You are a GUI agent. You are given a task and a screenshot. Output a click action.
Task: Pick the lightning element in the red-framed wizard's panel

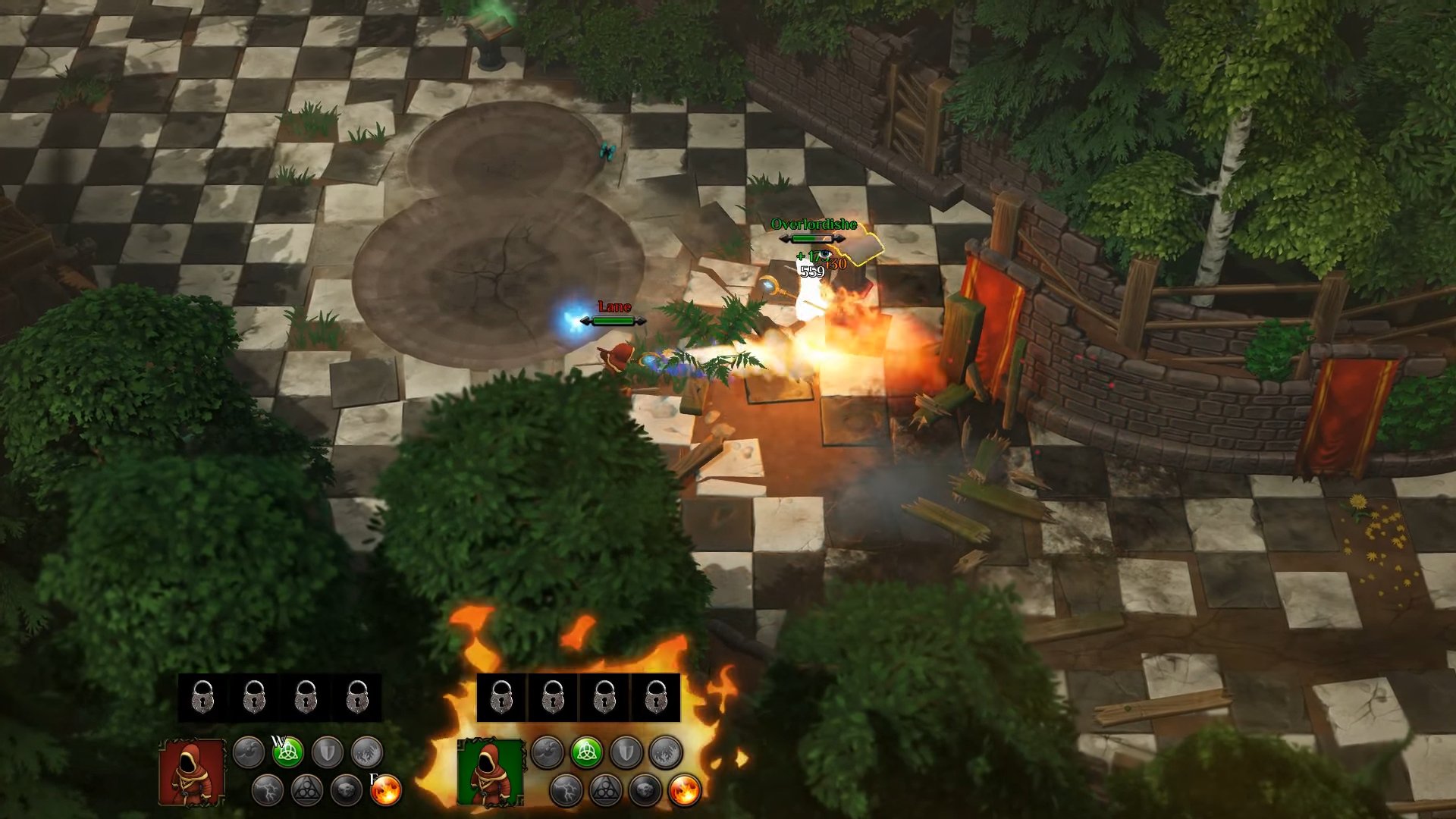coord(267,790)
